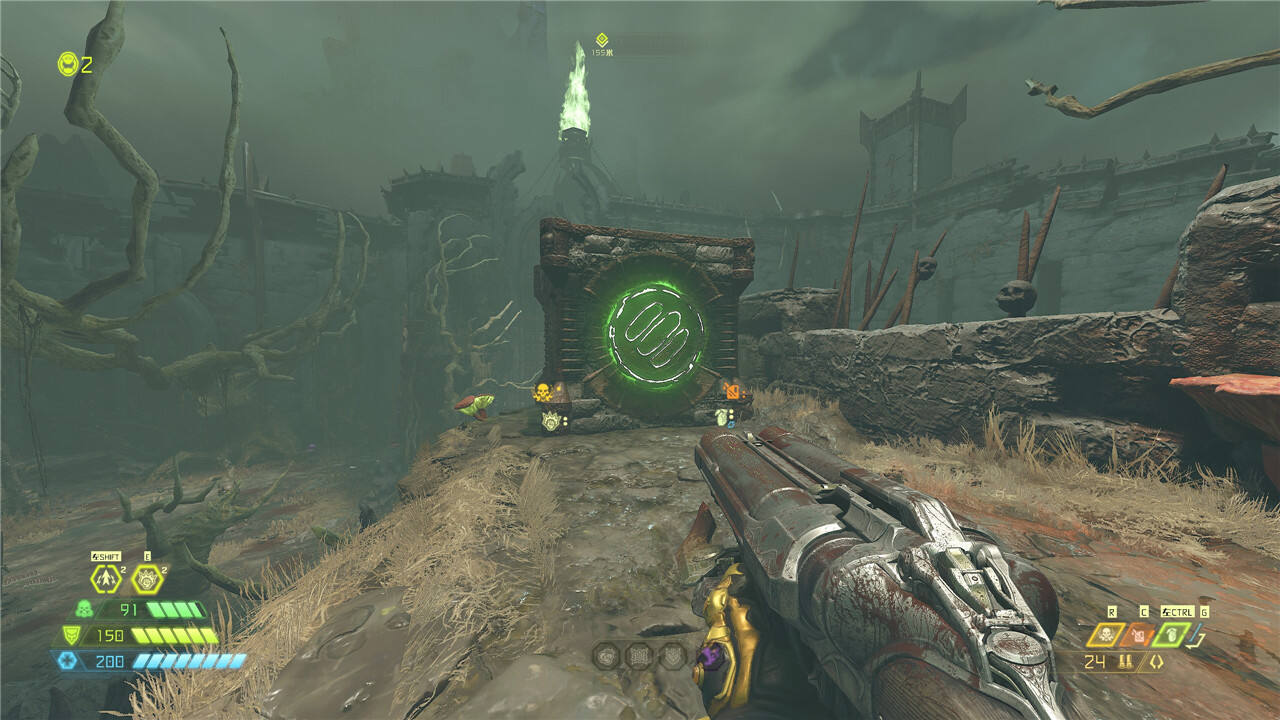1280x720 pixels.
Task: Click the weapon mod bracket icon
Action: (x=1156, y=662)
